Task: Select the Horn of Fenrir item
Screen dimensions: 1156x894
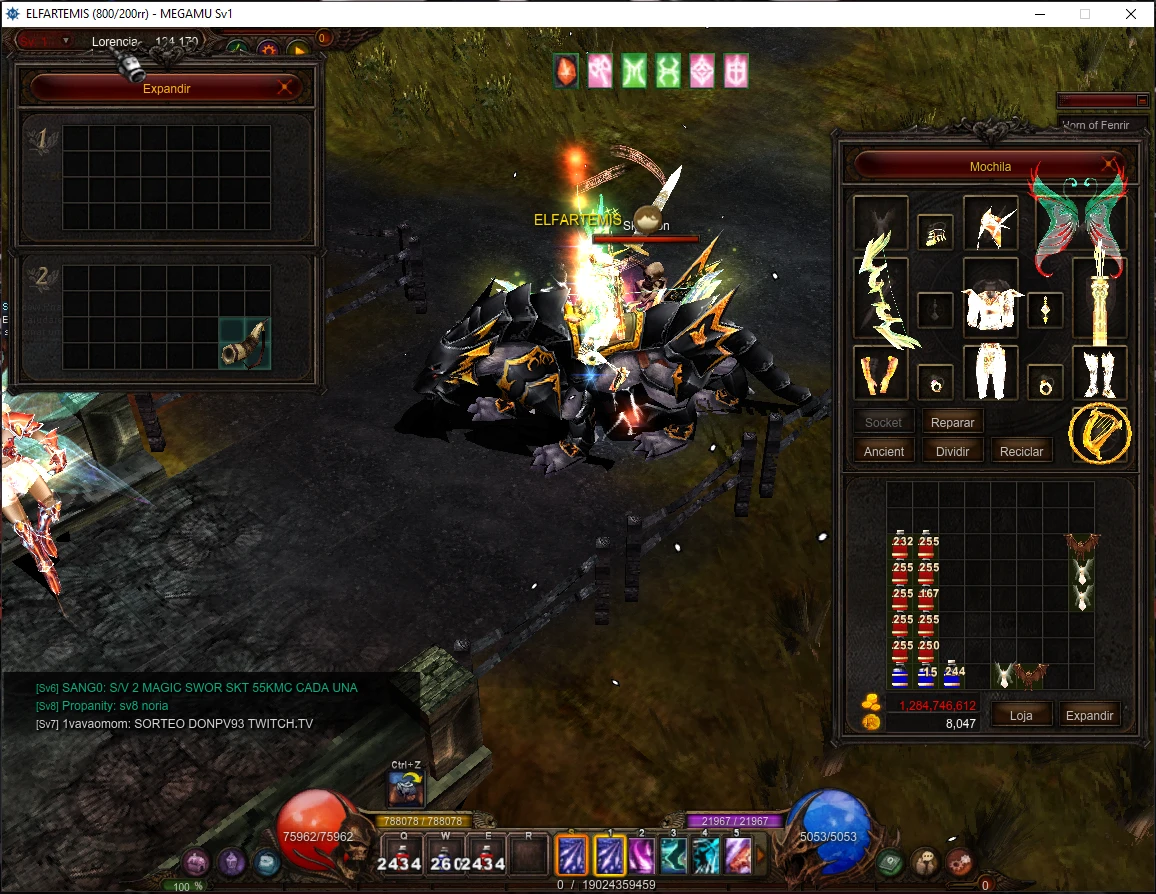Action: point(245,344)
